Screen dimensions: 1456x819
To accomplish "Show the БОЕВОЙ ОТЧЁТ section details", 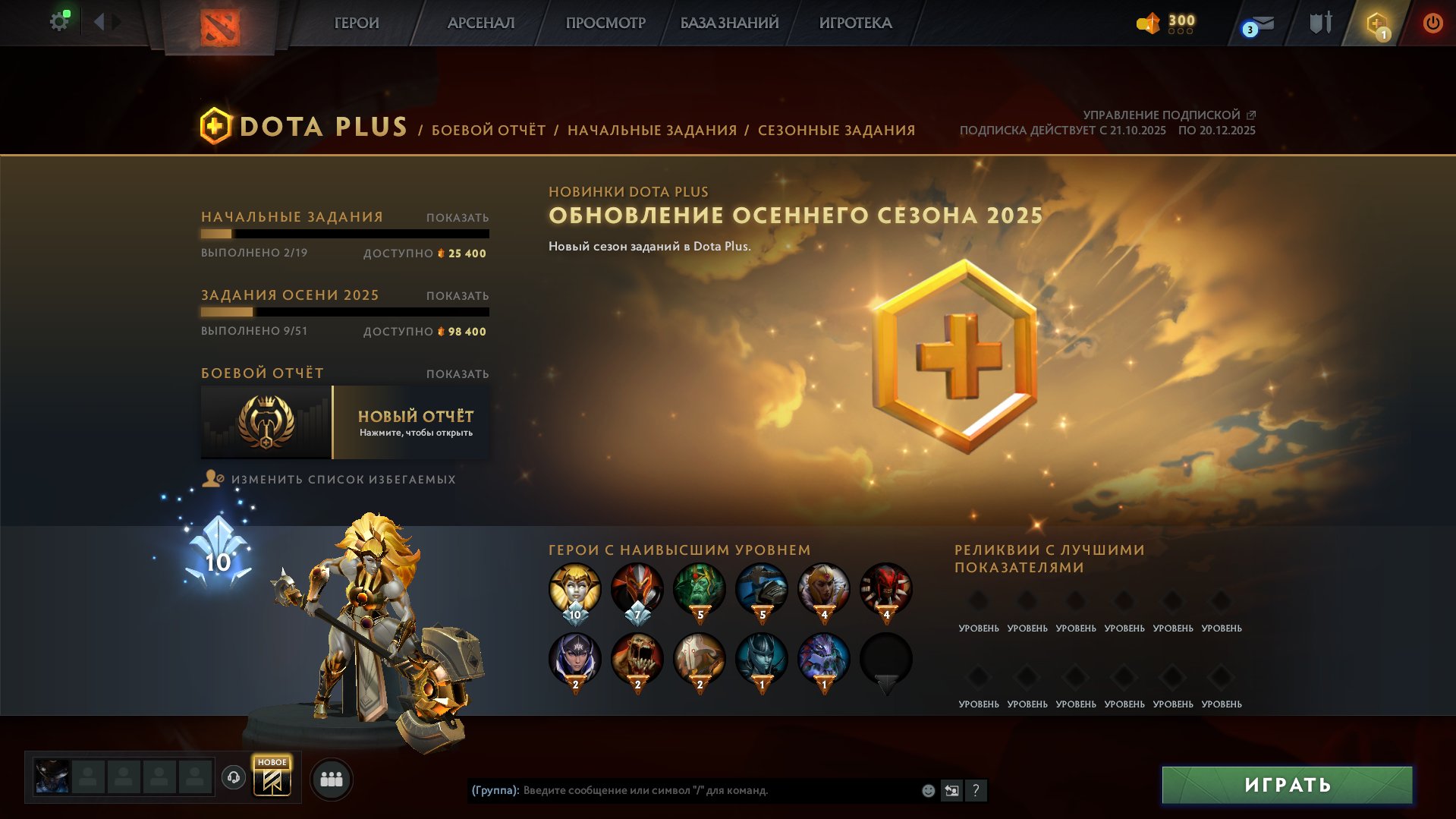I will point(456,373).
